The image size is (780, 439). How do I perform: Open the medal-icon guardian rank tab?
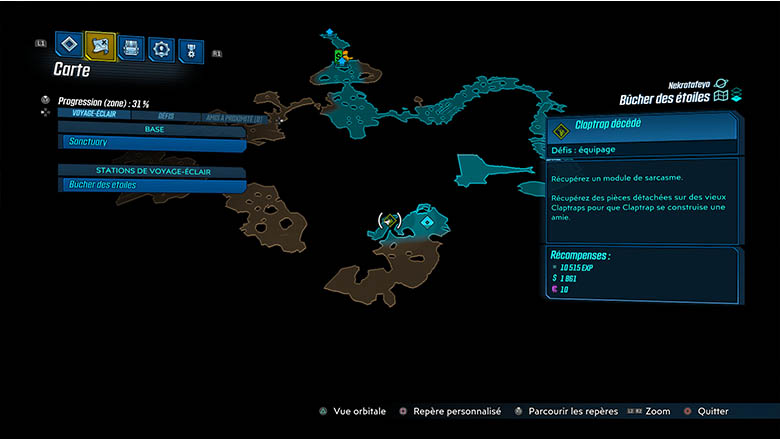pyautogui.click(x=190, y=50)
